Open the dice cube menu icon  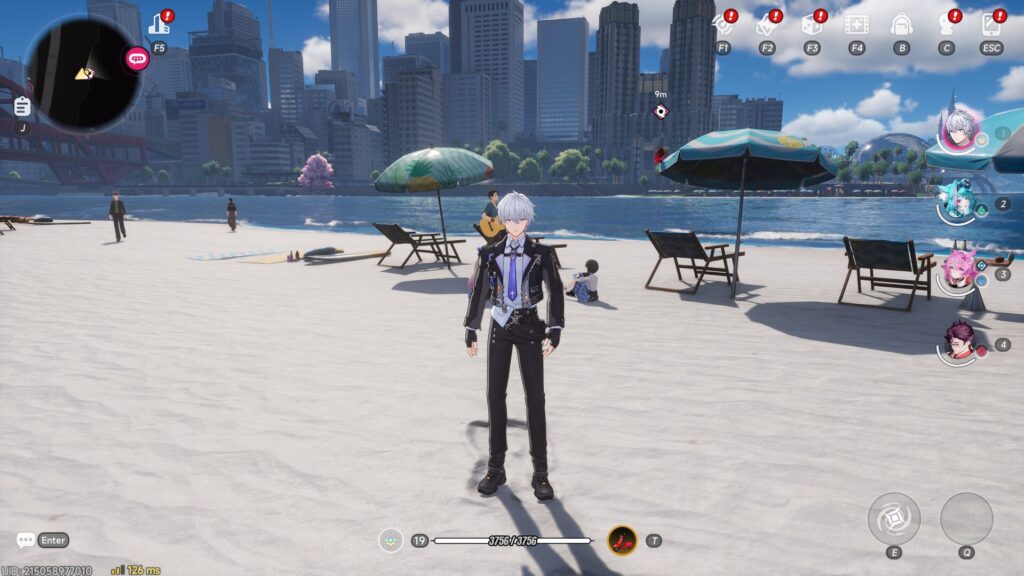811,24
